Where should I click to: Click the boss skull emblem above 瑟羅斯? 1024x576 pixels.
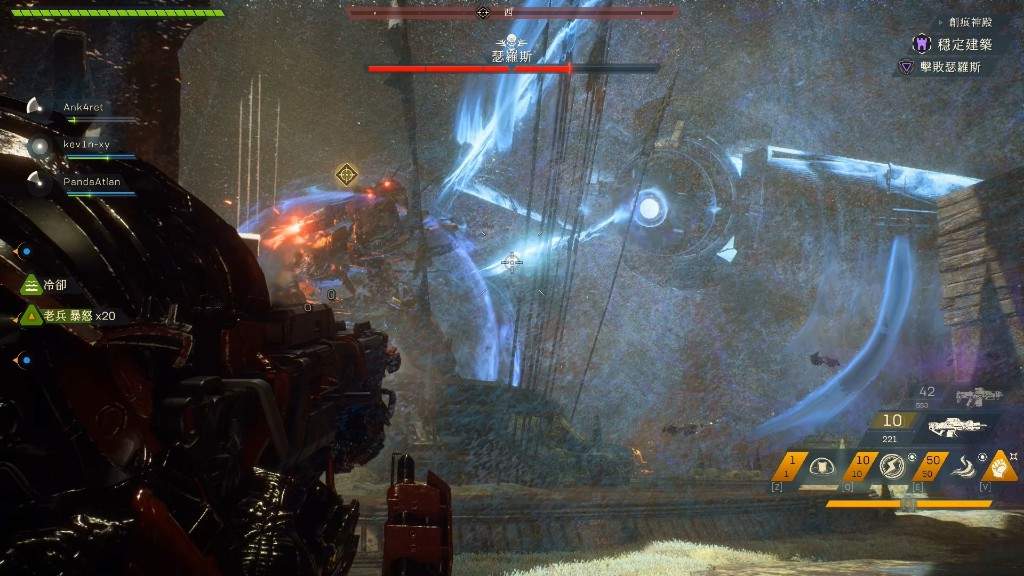pyautogui.click(x=511, y=42)
